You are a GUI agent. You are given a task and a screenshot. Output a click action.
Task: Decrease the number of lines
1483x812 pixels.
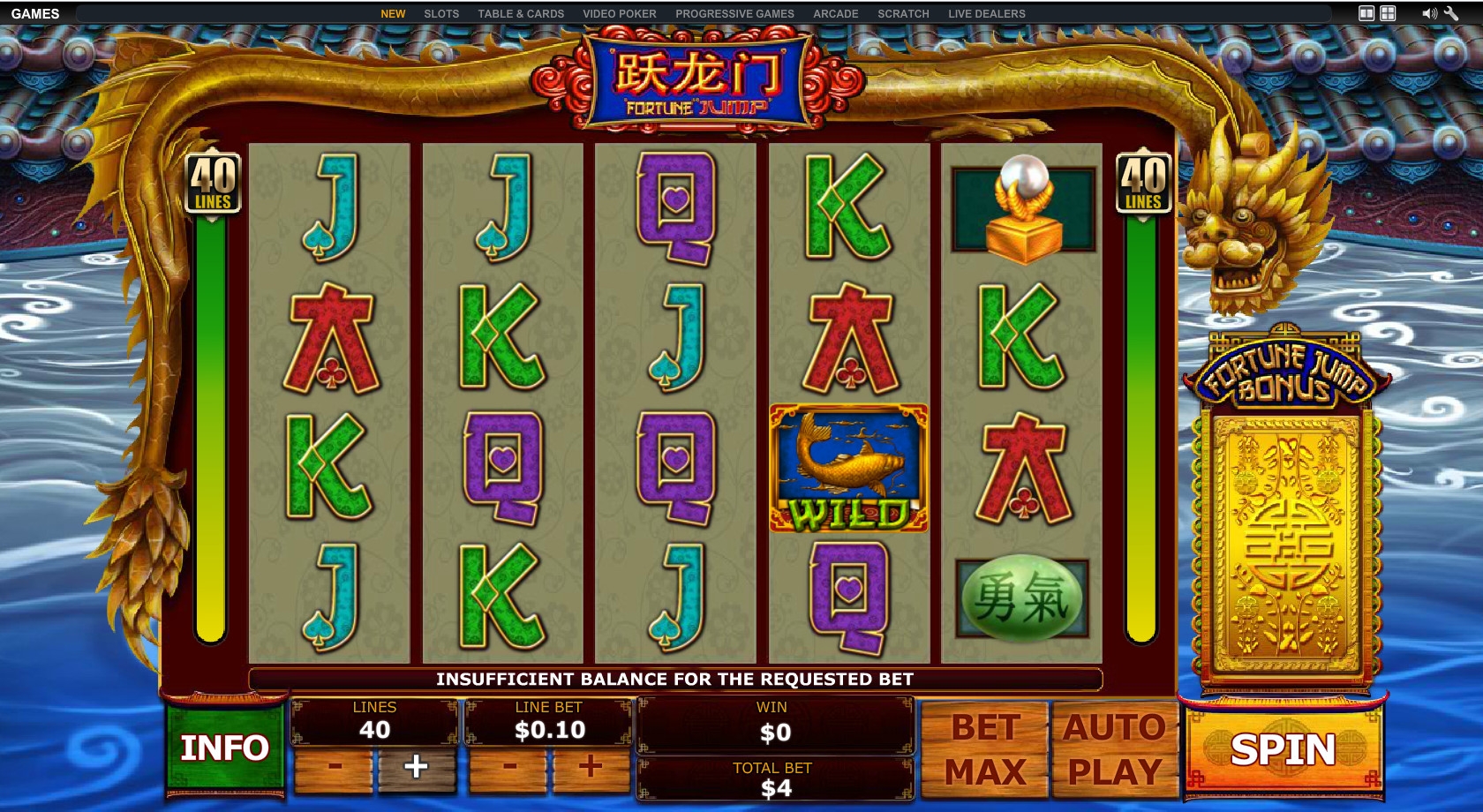334,767
